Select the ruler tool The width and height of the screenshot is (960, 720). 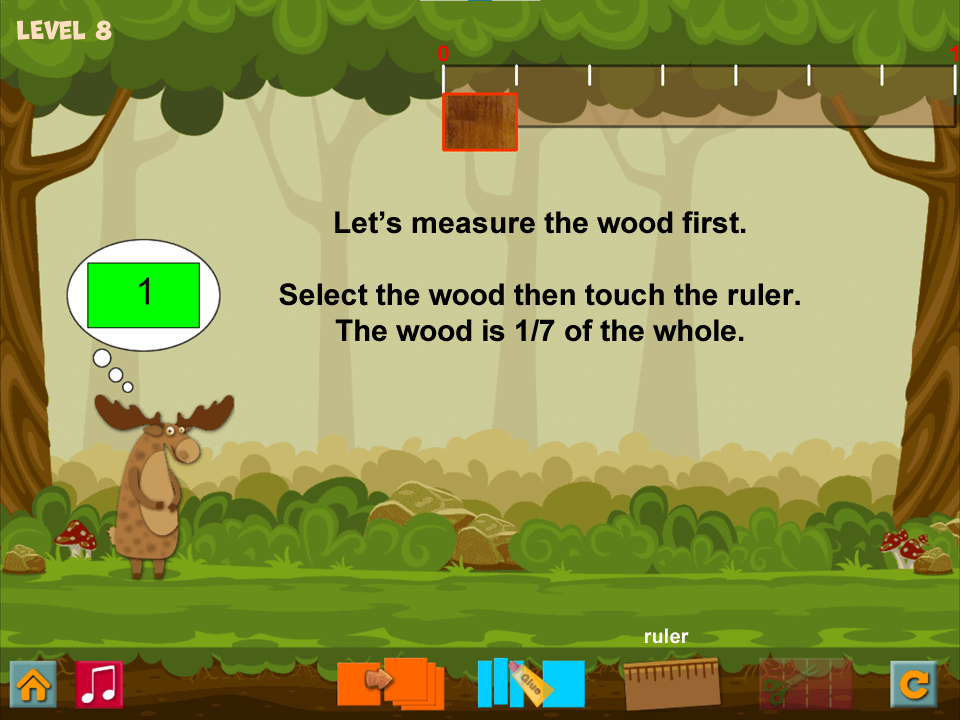point(671,683)
